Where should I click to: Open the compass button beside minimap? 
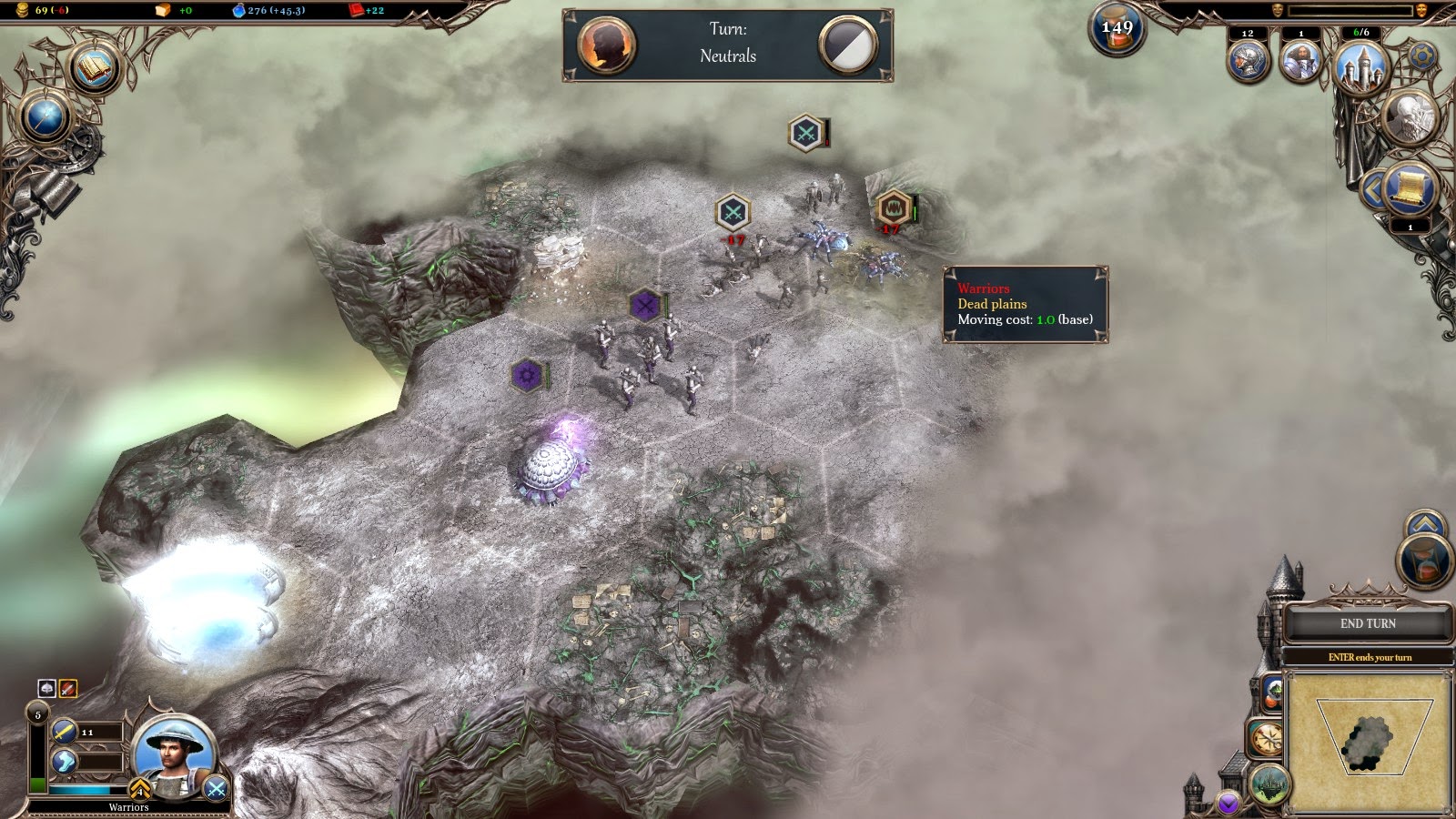(x=1266, y=738)
